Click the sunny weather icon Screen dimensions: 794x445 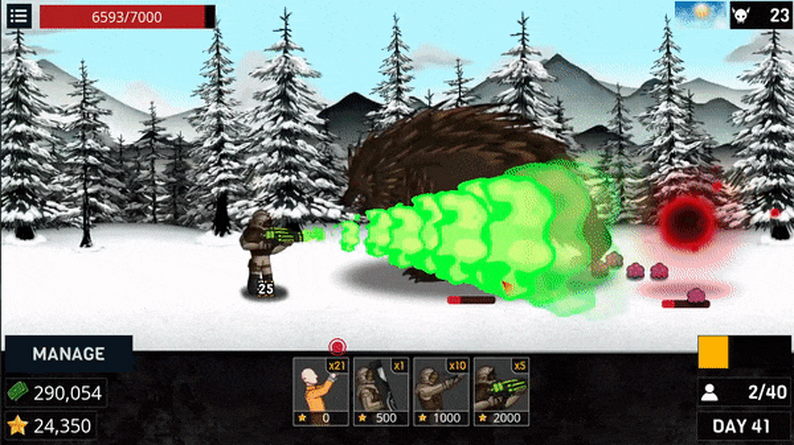[x=700, y=14]
